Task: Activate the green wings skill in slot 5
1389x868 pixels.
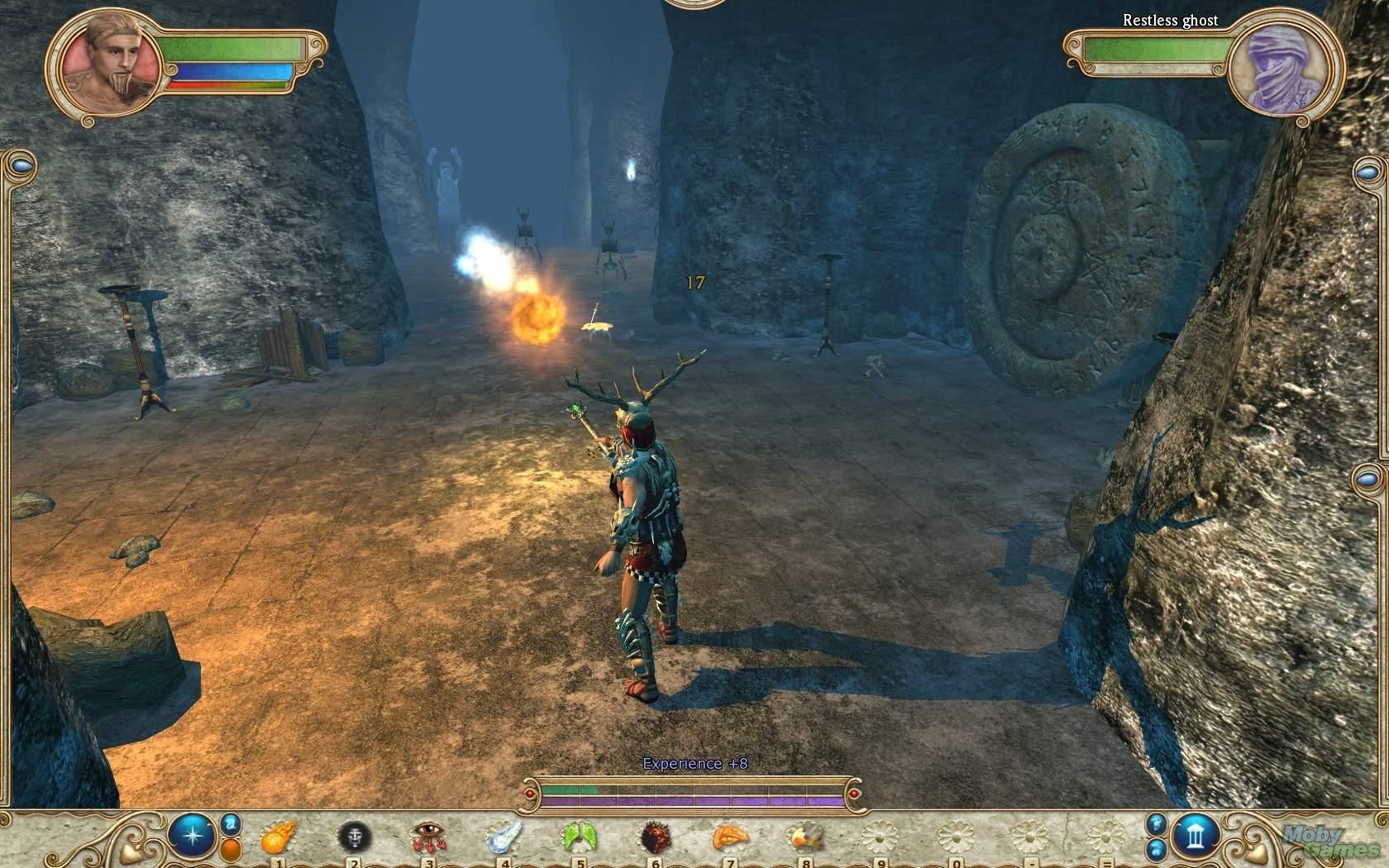Action: pos(578,838)
